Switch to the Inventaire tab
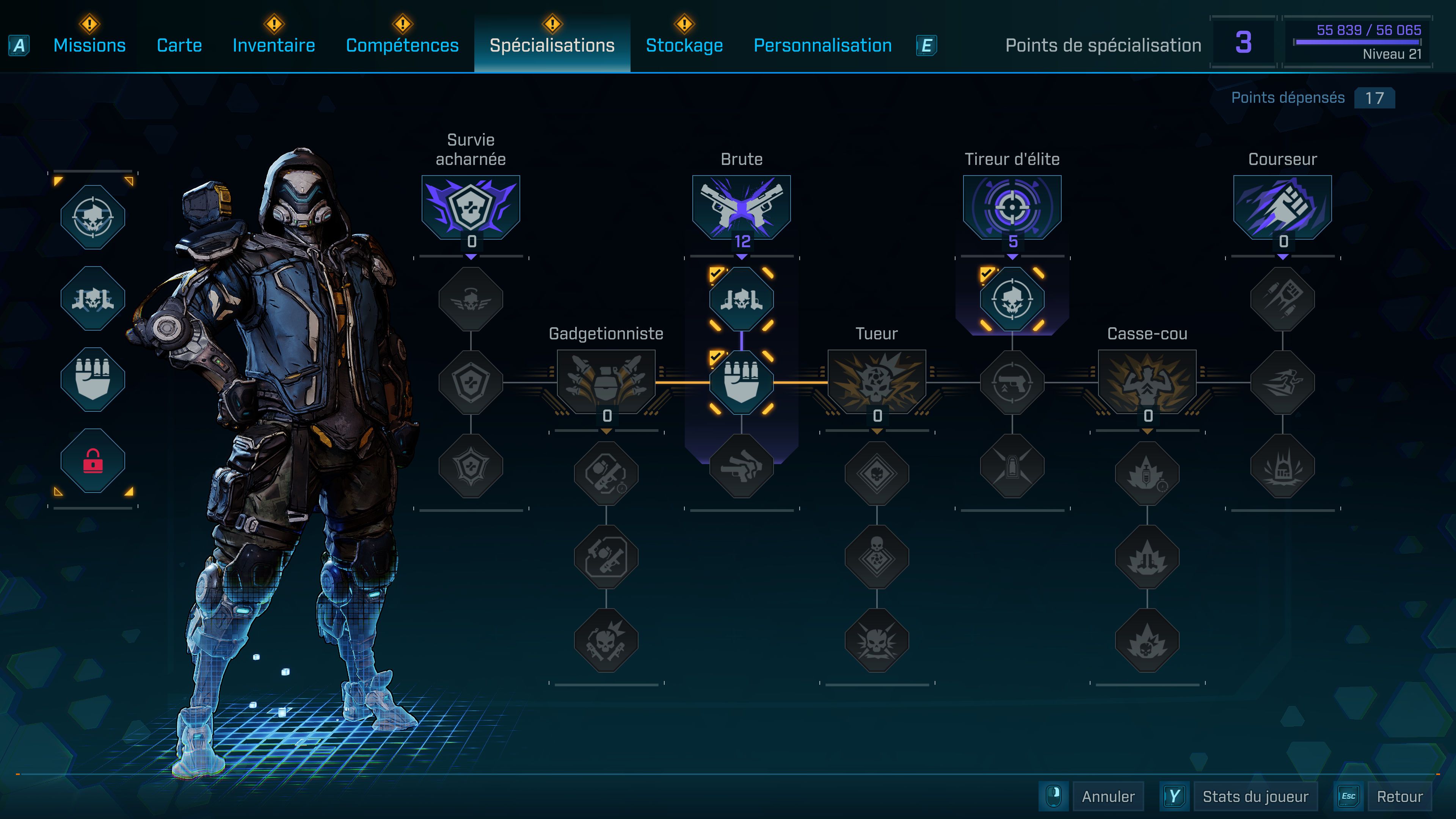The height and width of the screenshot is (819, 1456). point(273,45)
